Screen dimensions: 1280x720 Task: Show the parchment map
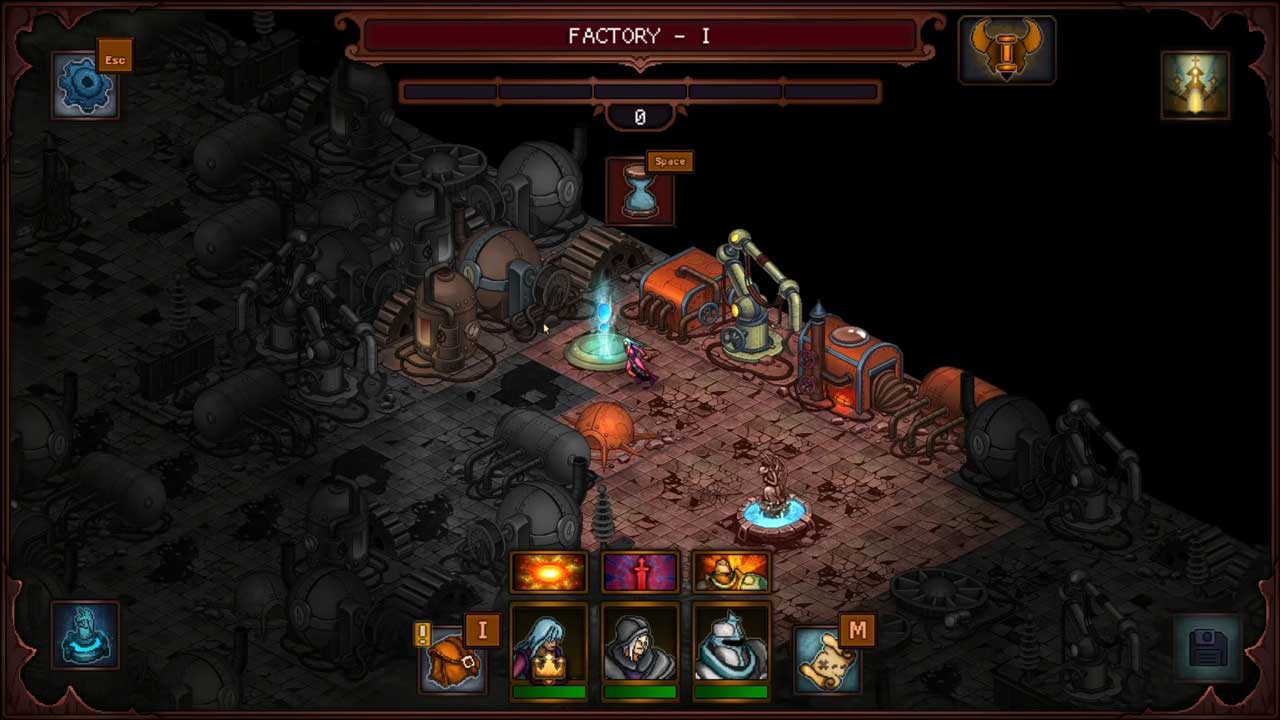click(828, 660)
